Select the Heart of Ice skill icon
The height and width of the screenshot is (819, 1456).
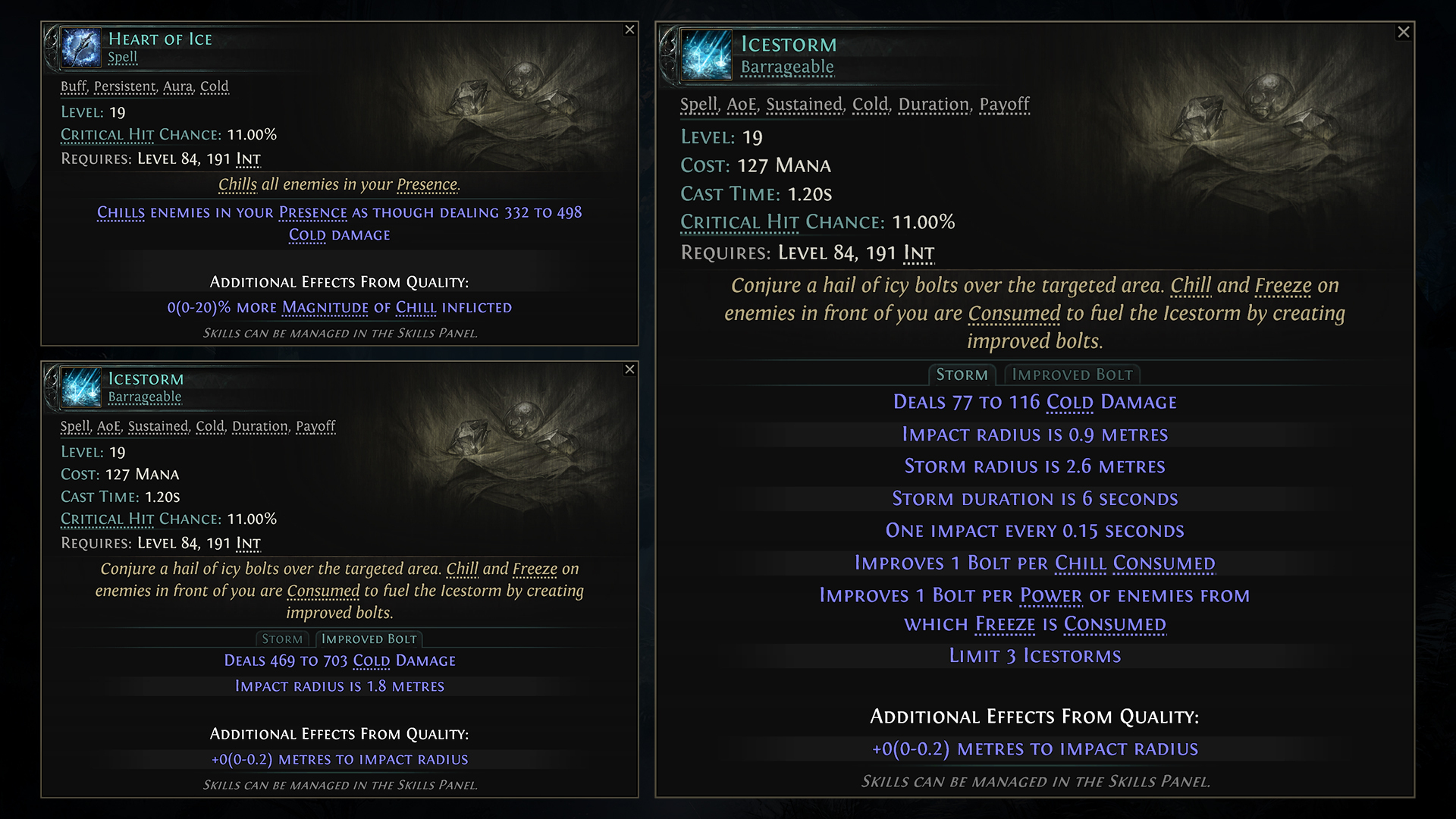coord(80,49)
